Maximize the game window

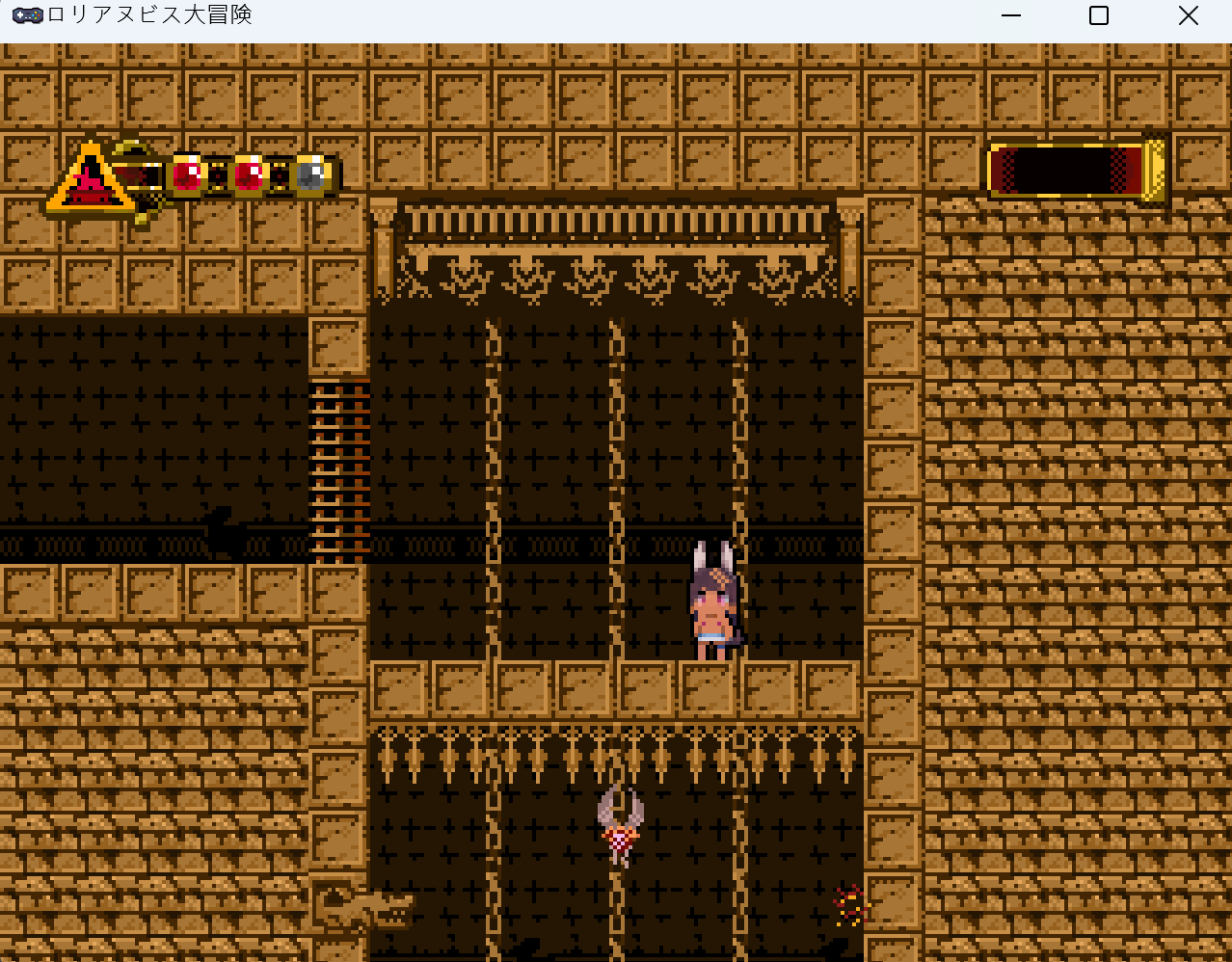click(1099, 15)
